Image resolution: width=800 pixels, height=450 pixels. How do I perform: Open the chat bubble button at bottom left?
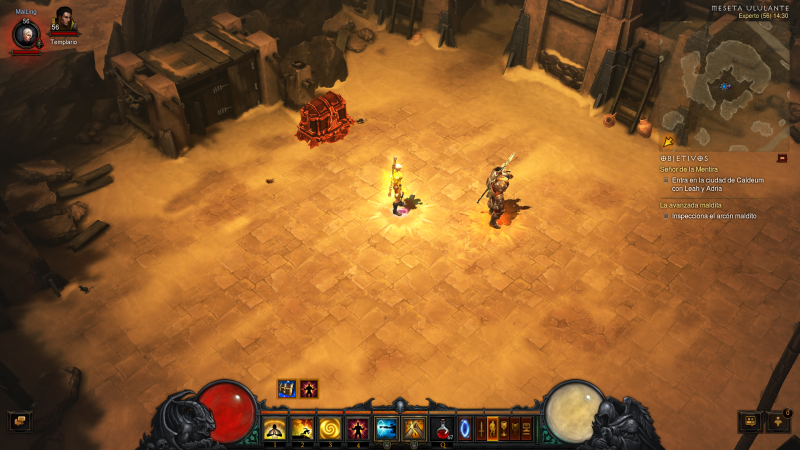tap(19, 421)
